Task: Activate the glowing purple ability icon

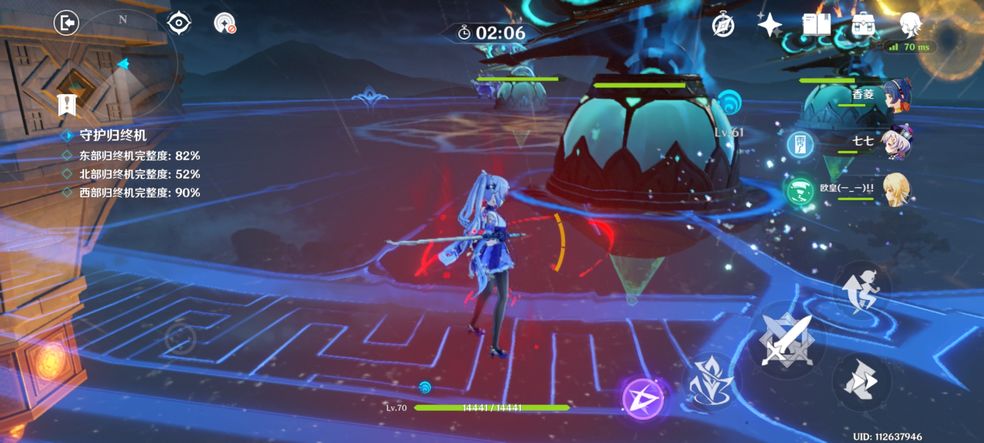Action: click(x=643, y=398)
